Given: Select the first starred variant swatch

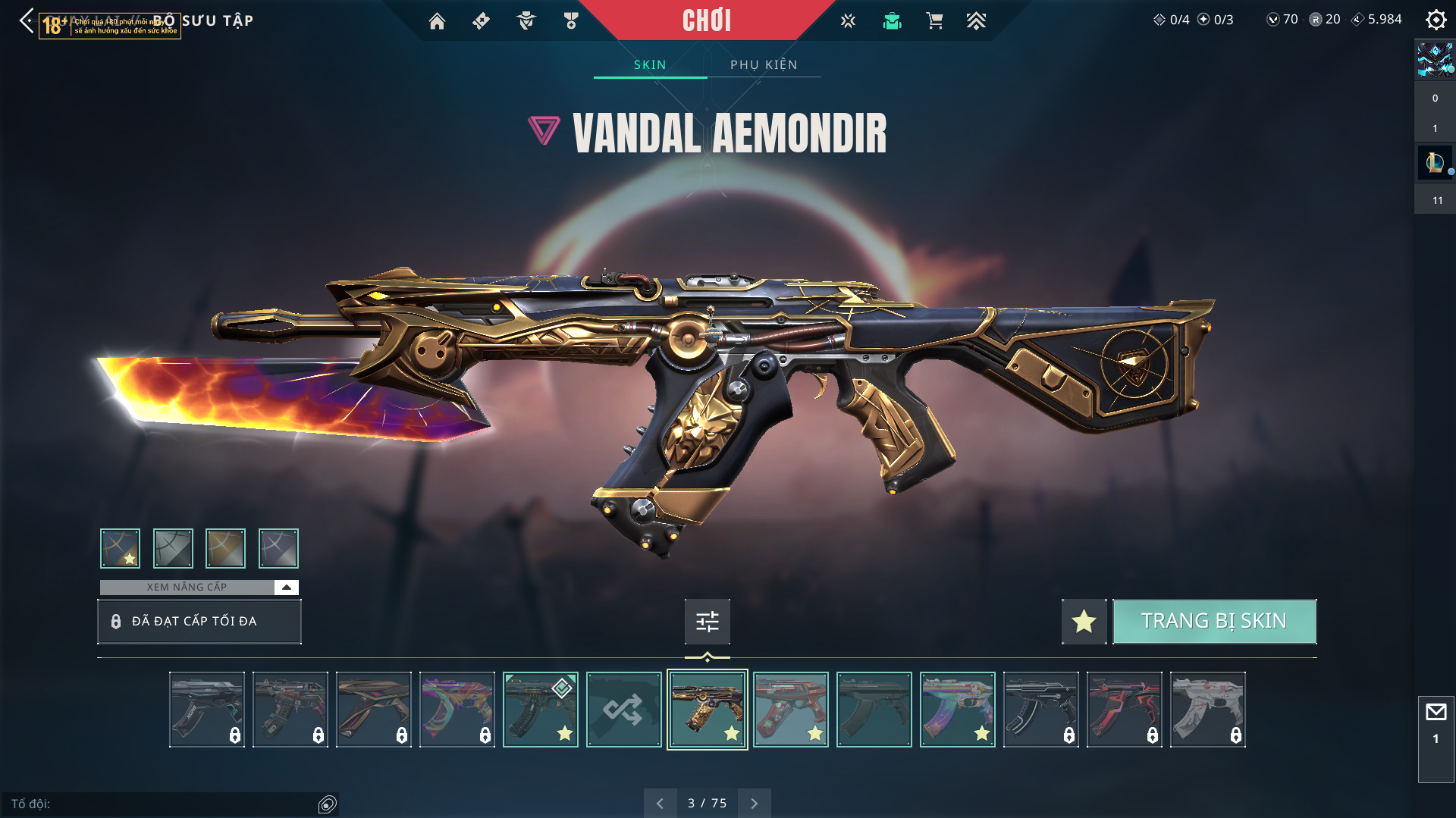Looking at the screenshot, I should coord(120,548).
